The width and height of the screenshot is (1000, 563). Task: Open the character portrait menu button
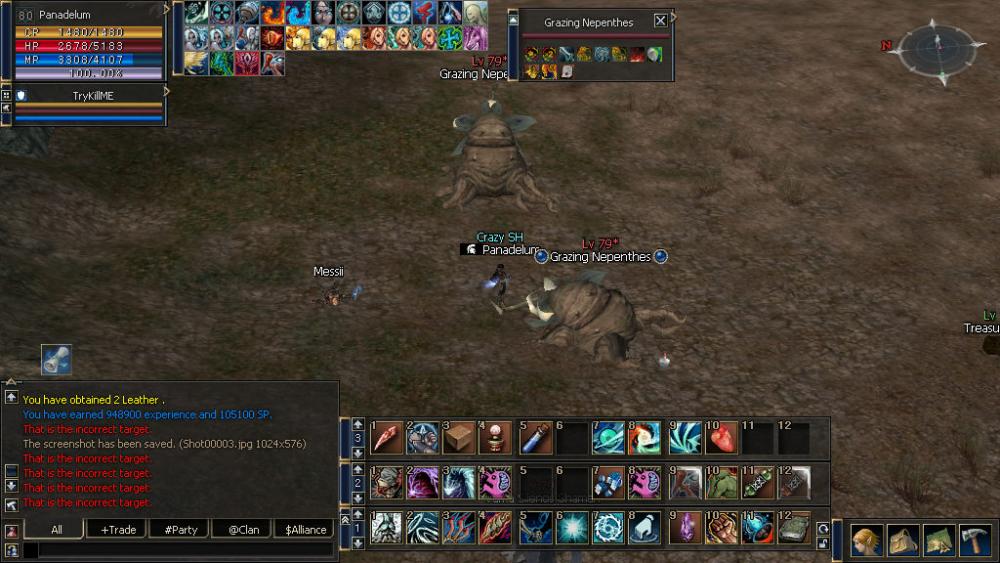[x=867, y=541]
